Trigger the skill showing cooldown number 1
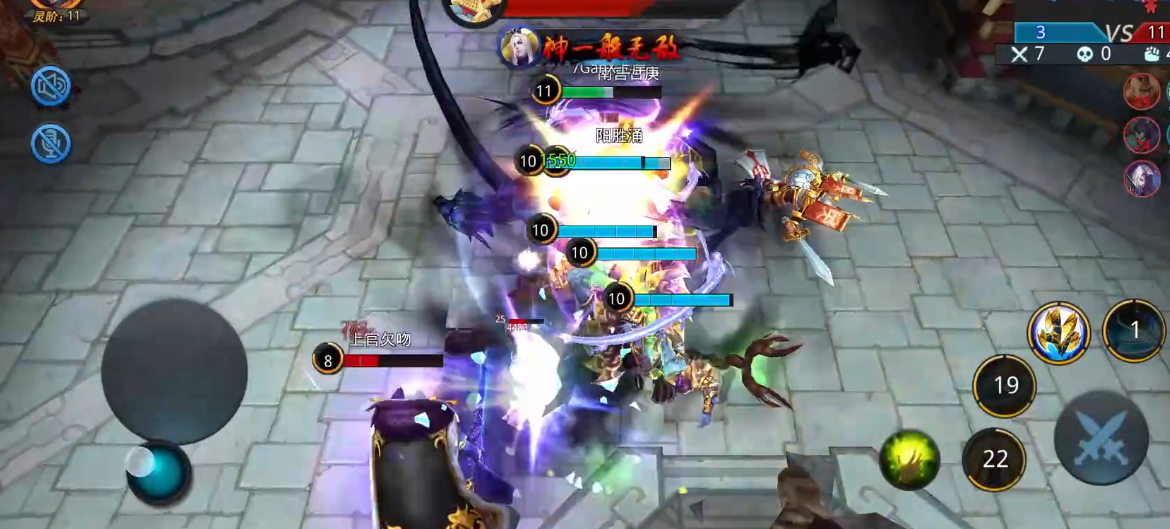The image size is (1170, 529). pos(1134,330)
